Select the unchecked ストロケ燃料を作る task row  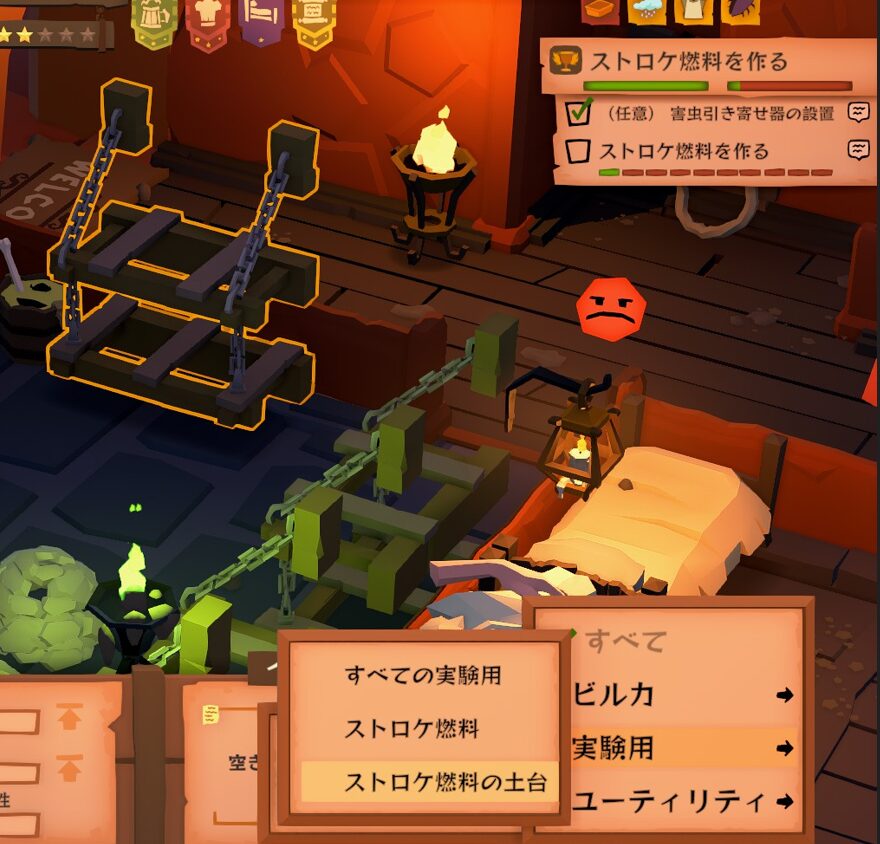coord(684,152)
